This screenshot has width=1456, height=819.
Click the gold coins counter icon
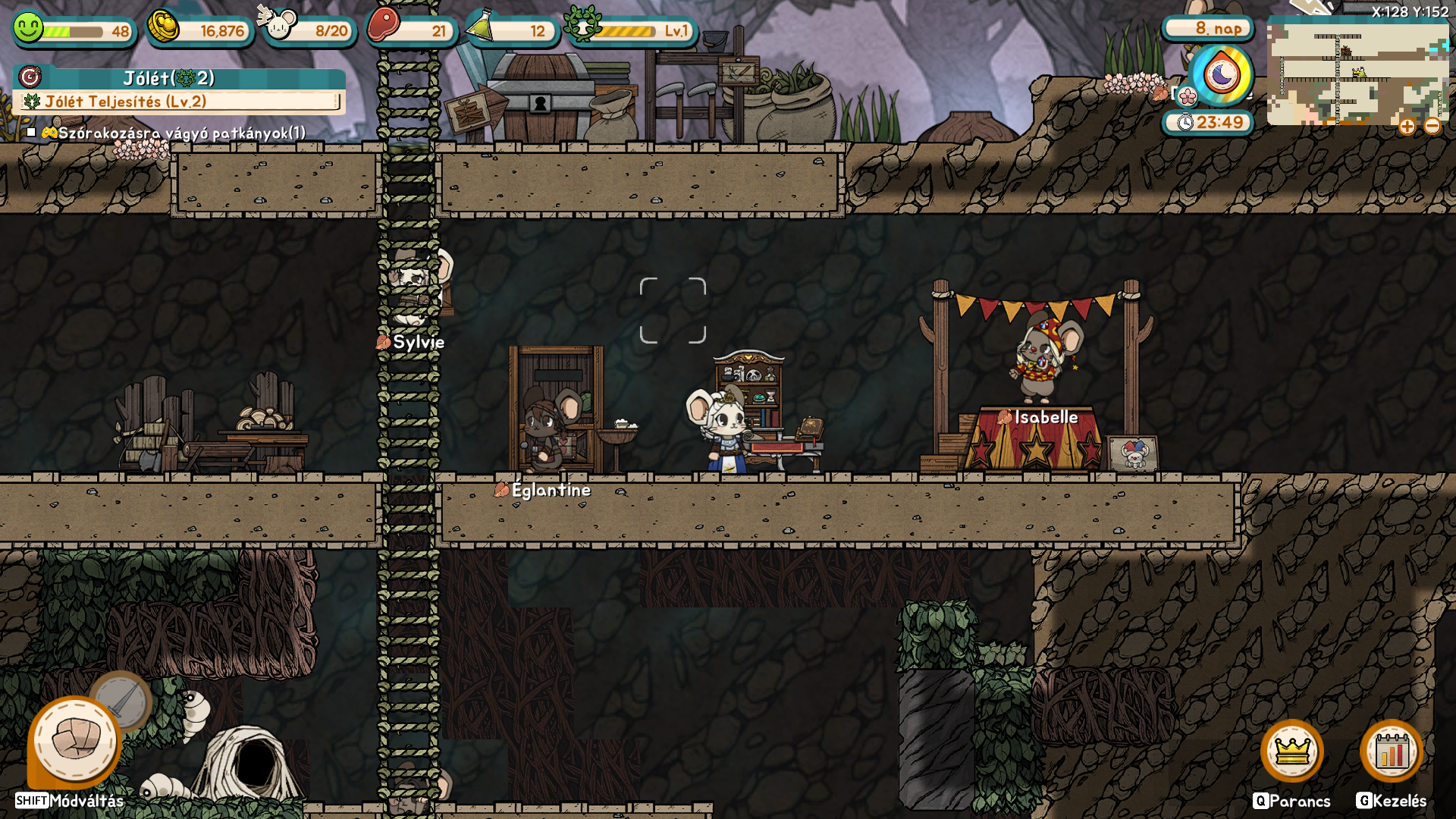tap(162, 28)
